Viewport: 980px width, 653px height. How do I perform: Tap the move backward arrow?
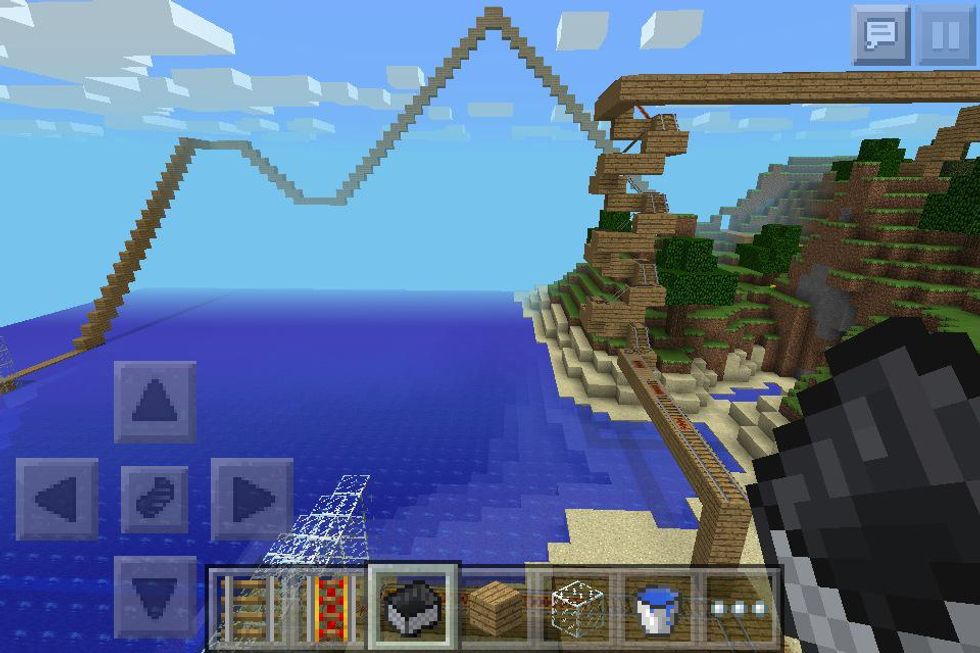[x=154, y=597]
